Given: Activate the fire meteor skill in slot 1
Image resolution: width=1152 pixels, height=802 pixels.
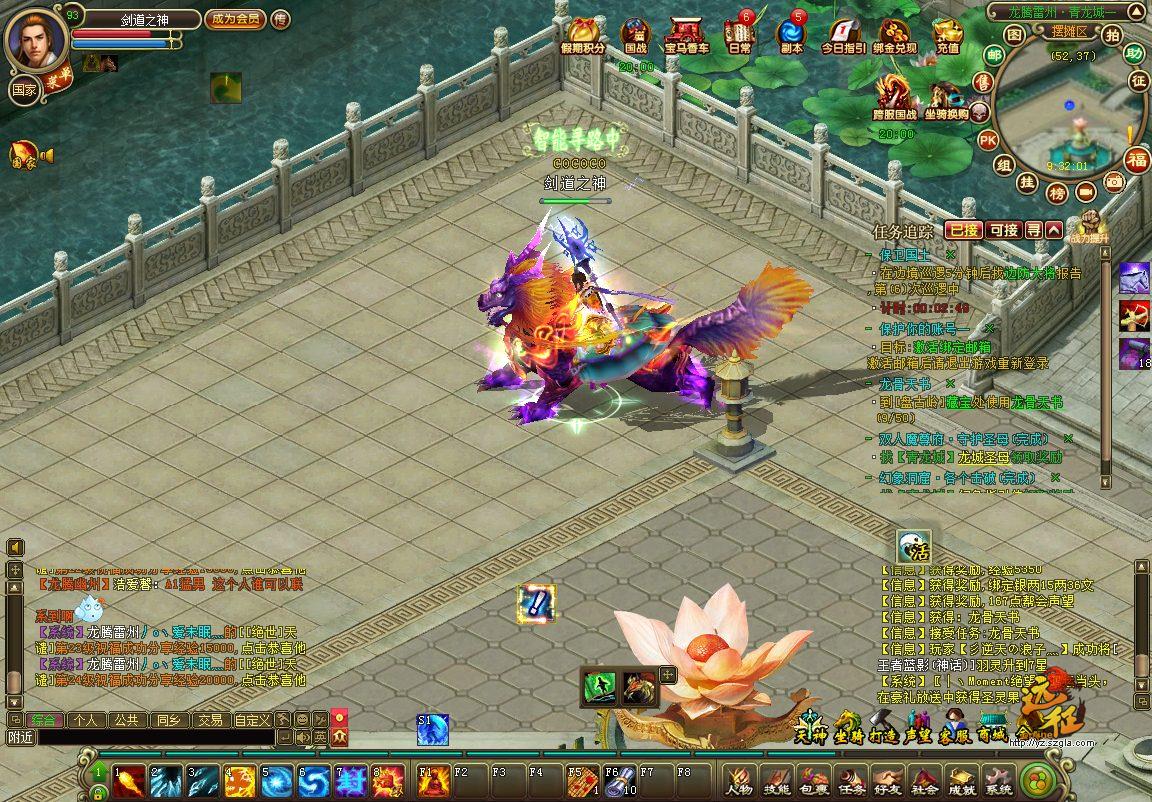Looking at the screenshot, I should point(127,781).
